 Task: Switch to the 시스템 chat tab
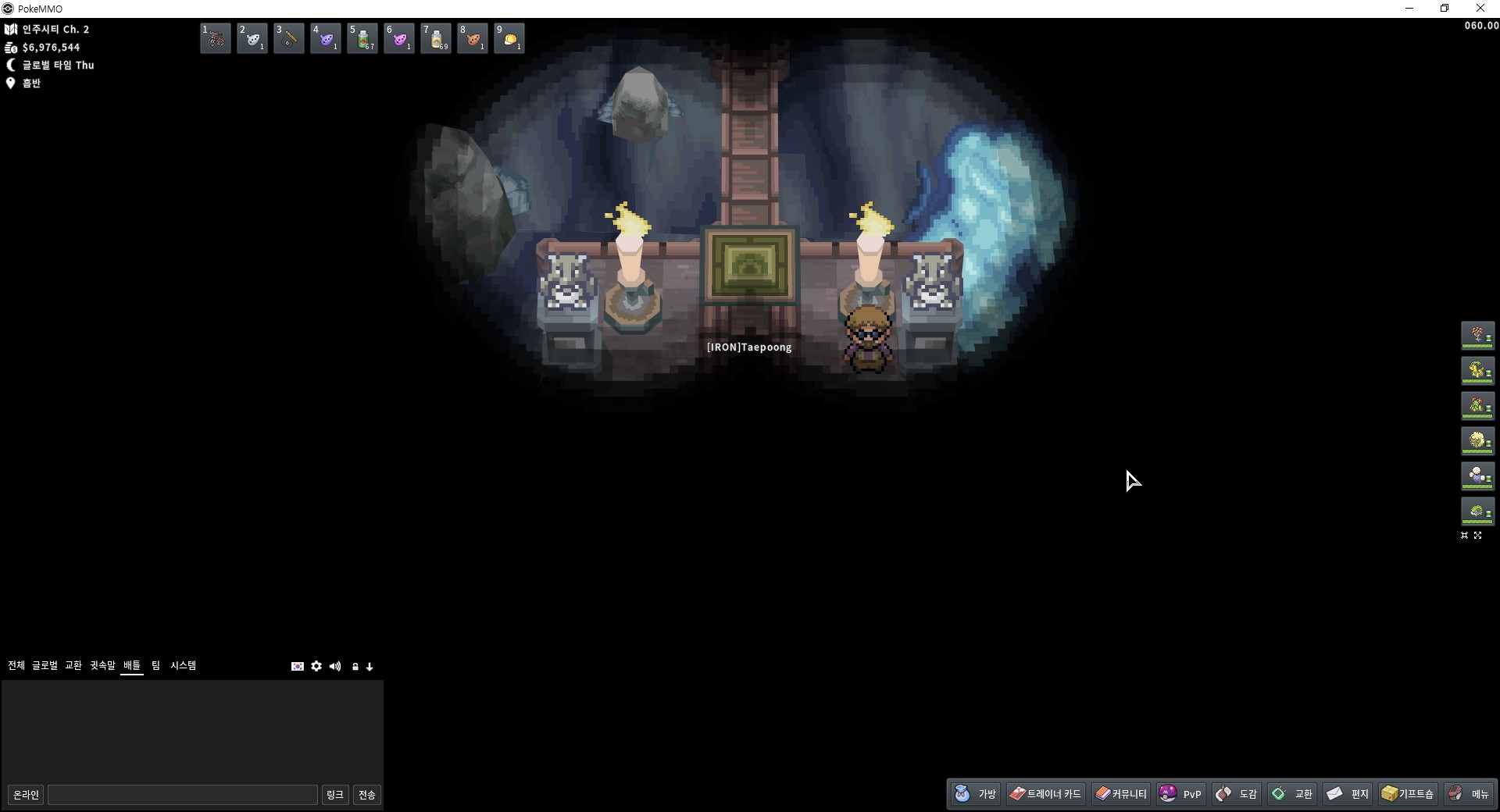click(x=184, y=665)
